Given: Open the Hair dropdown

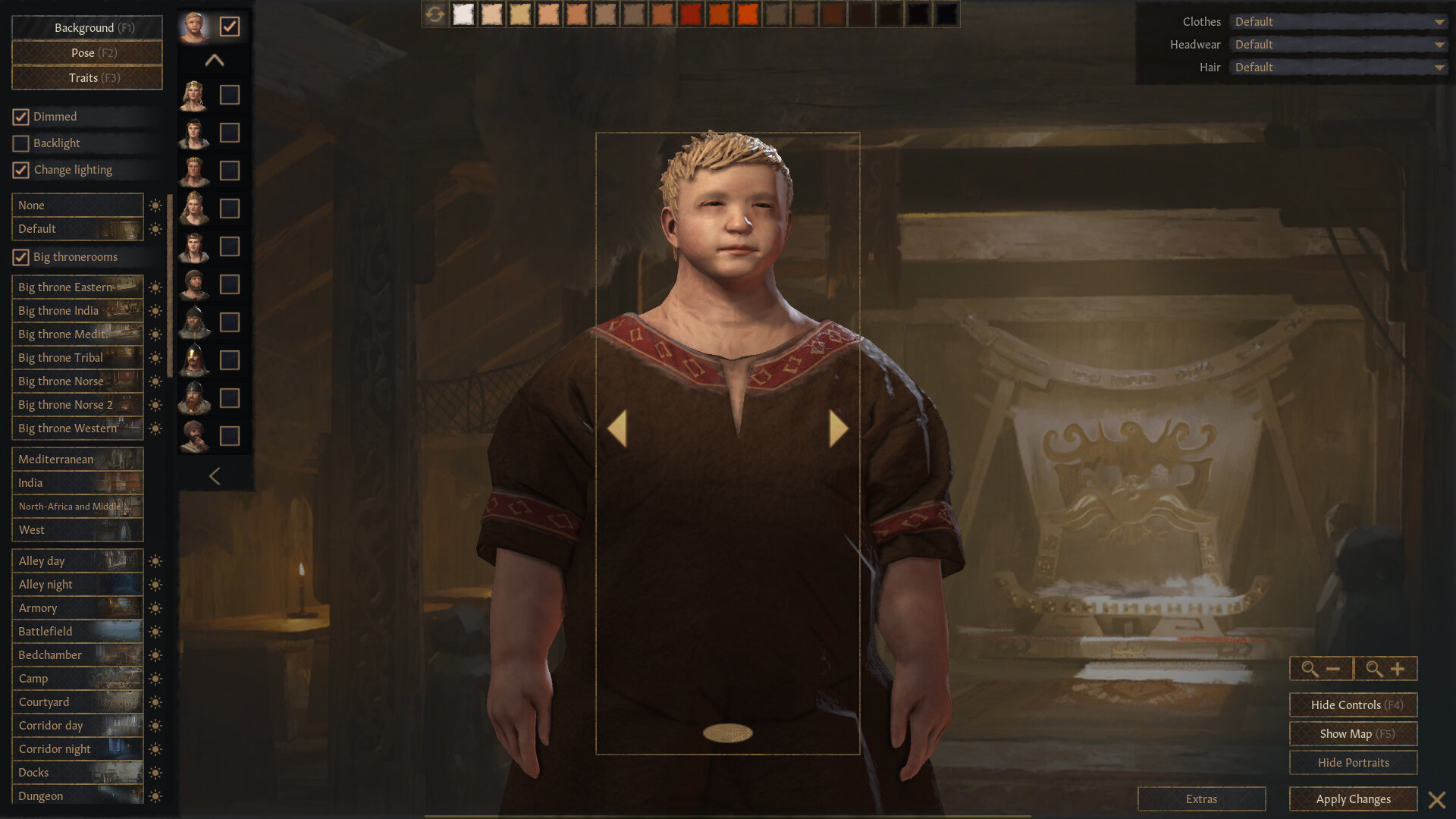Looking at the screenshot, I should pos(1338,67).
